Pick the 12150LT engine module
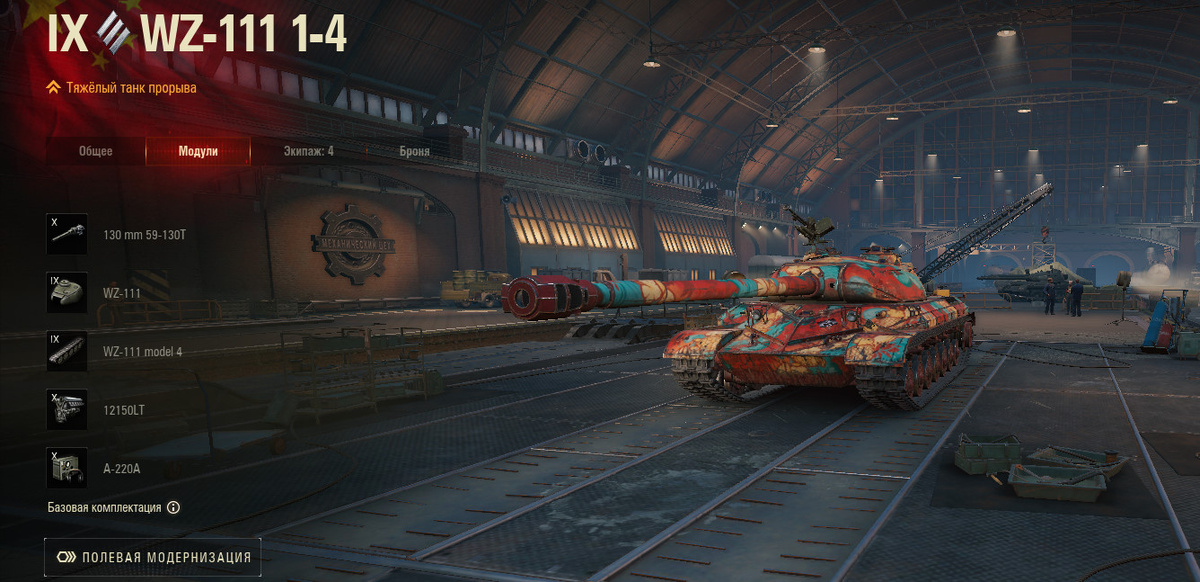The width and height of the screenshot is (1200, 582). point(67,410)
